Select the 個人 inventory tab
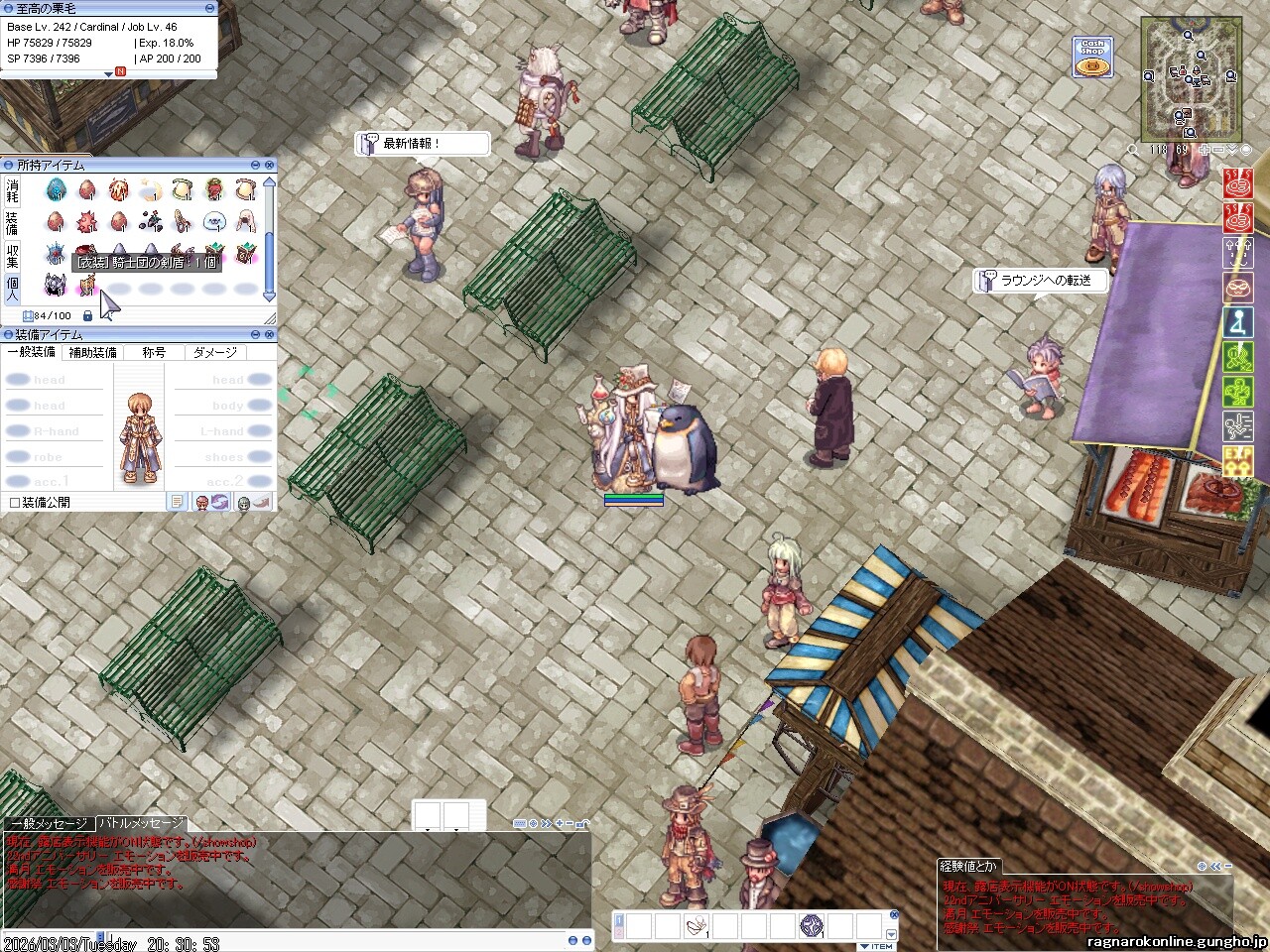1270x952 pixels. pyautogui.click(x=13, y=289)
